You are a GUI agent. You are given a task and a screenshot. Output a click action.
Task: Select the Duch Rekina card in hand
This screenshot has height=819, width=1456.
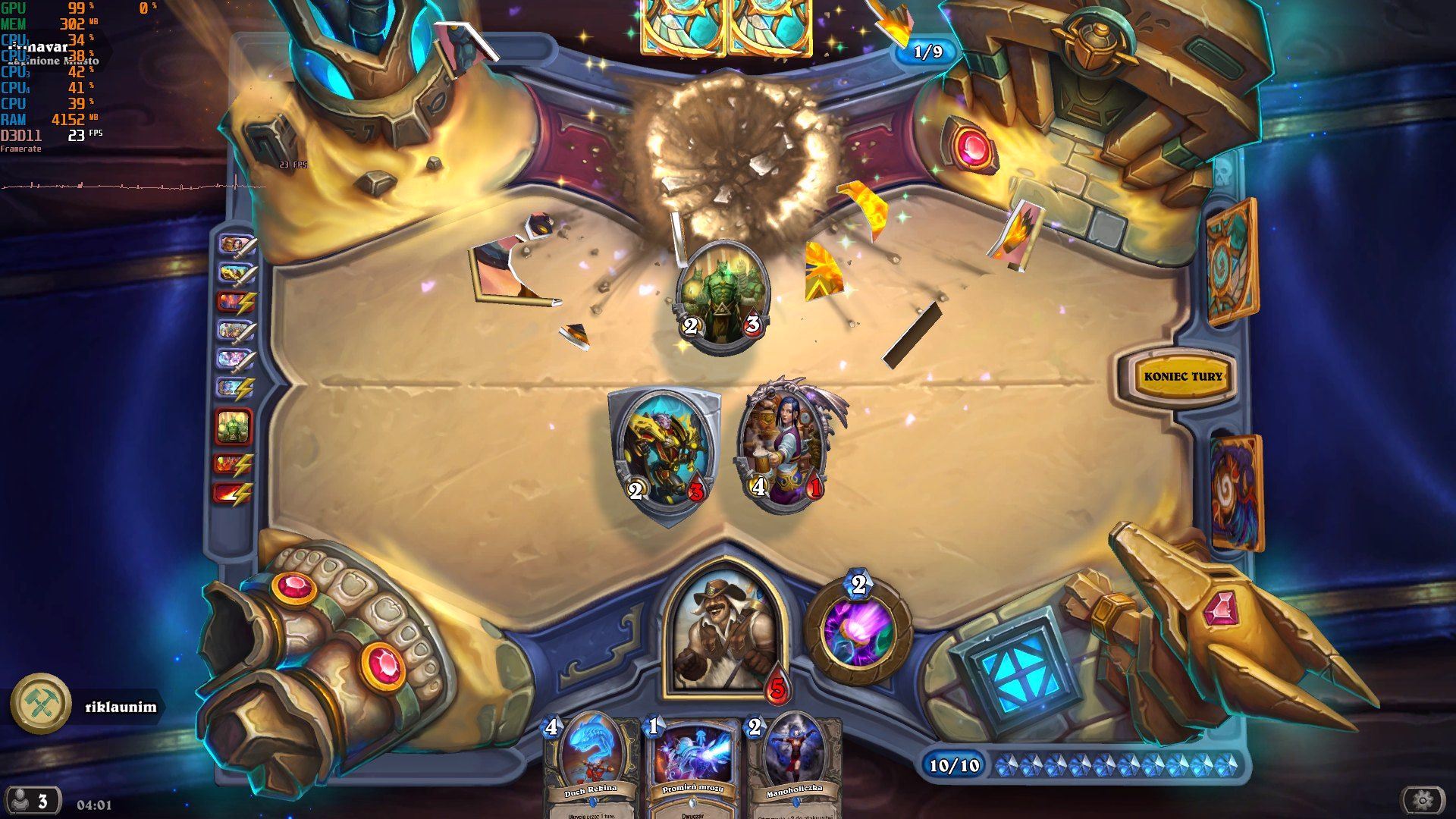coord(591,766)
